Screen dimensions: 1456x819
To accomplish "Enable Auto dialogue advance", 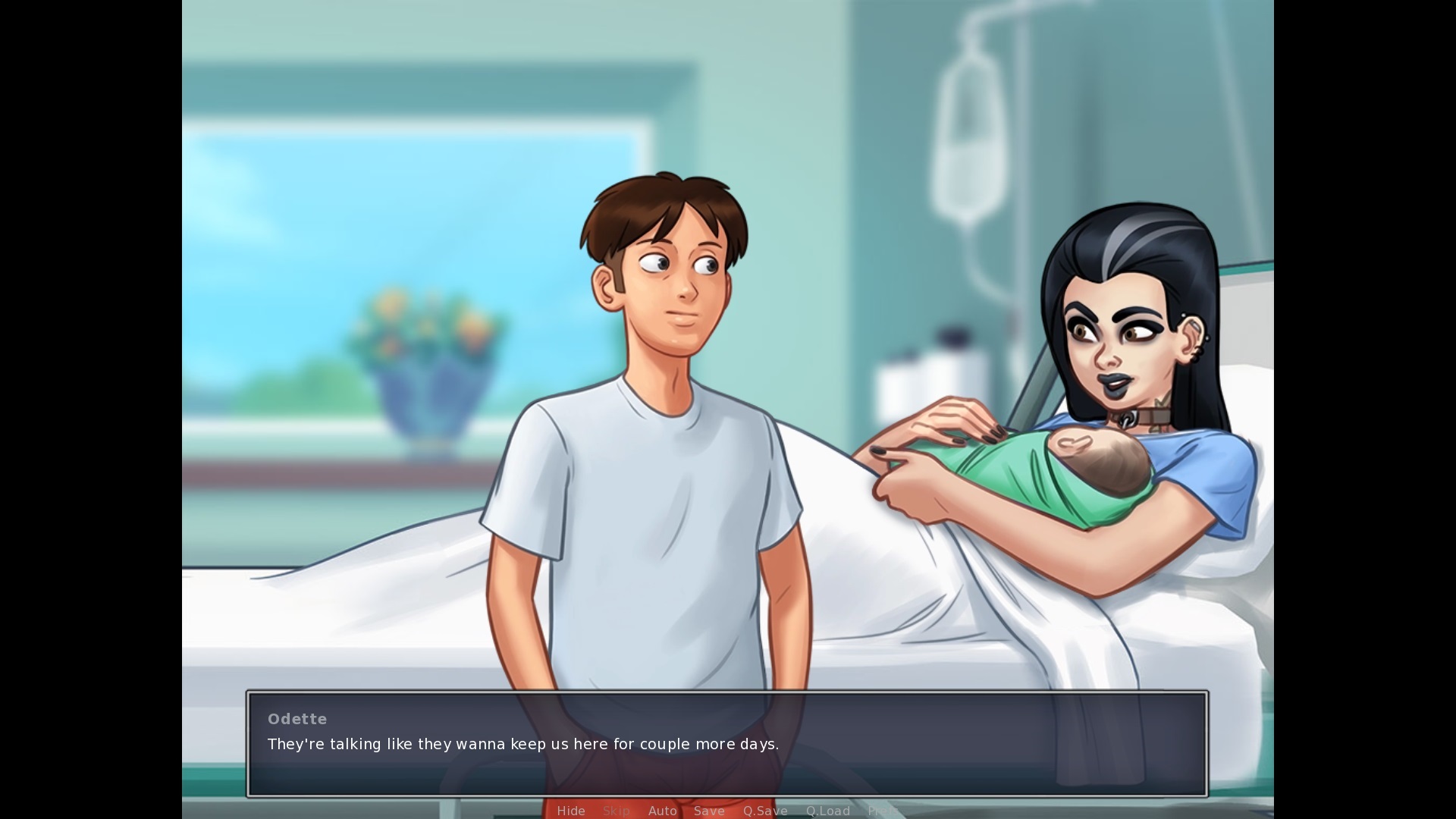I will pos(662,811).
